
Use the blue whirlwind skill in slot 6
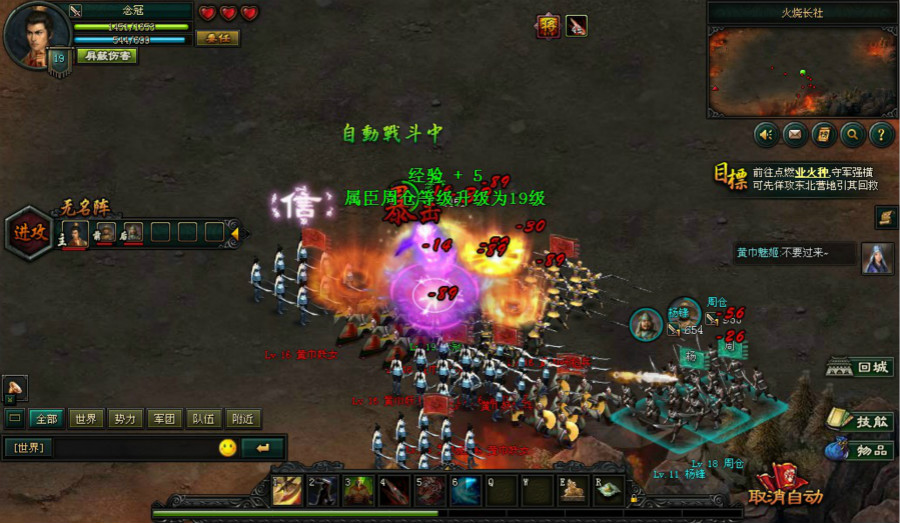[x=463, y=489]
